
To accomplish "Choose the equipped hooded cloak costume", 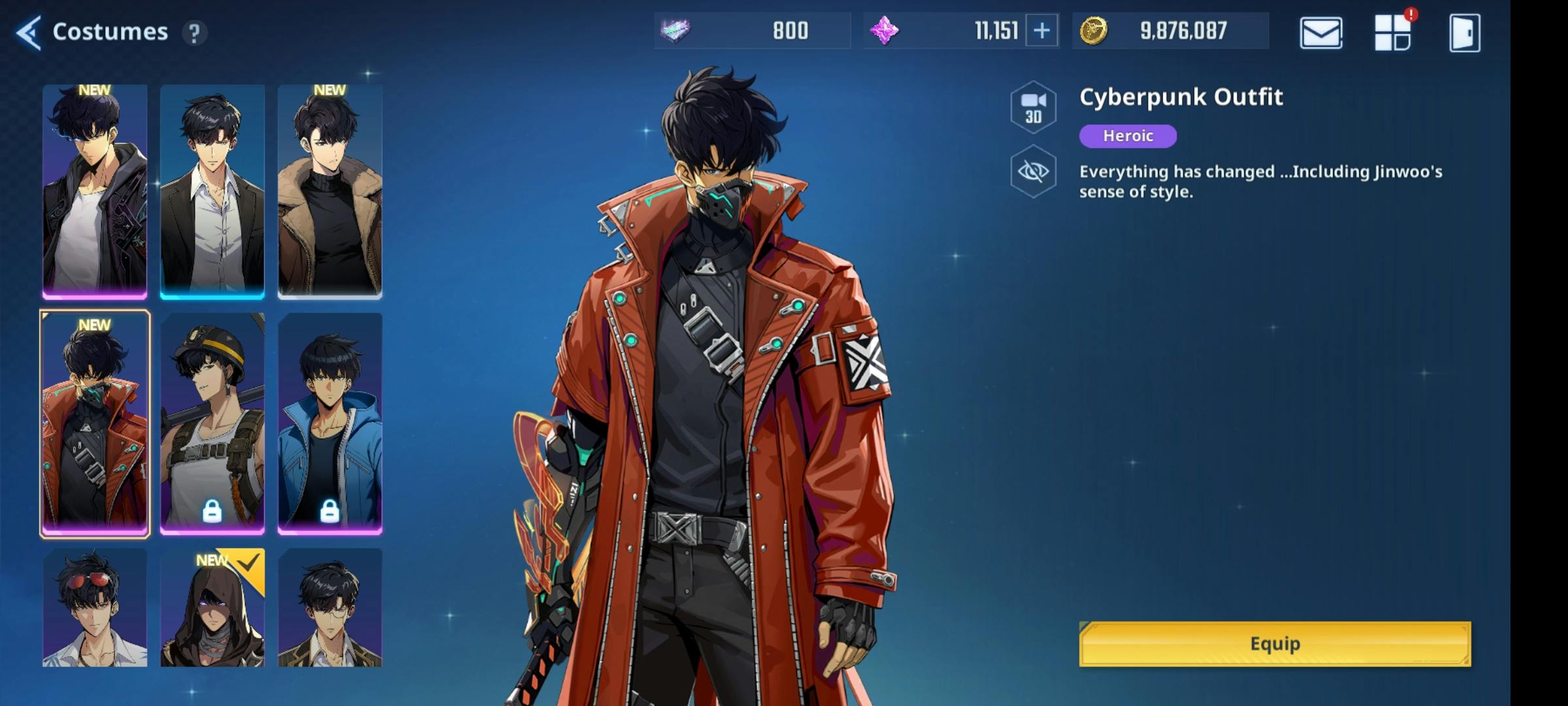I will point(212,608).
